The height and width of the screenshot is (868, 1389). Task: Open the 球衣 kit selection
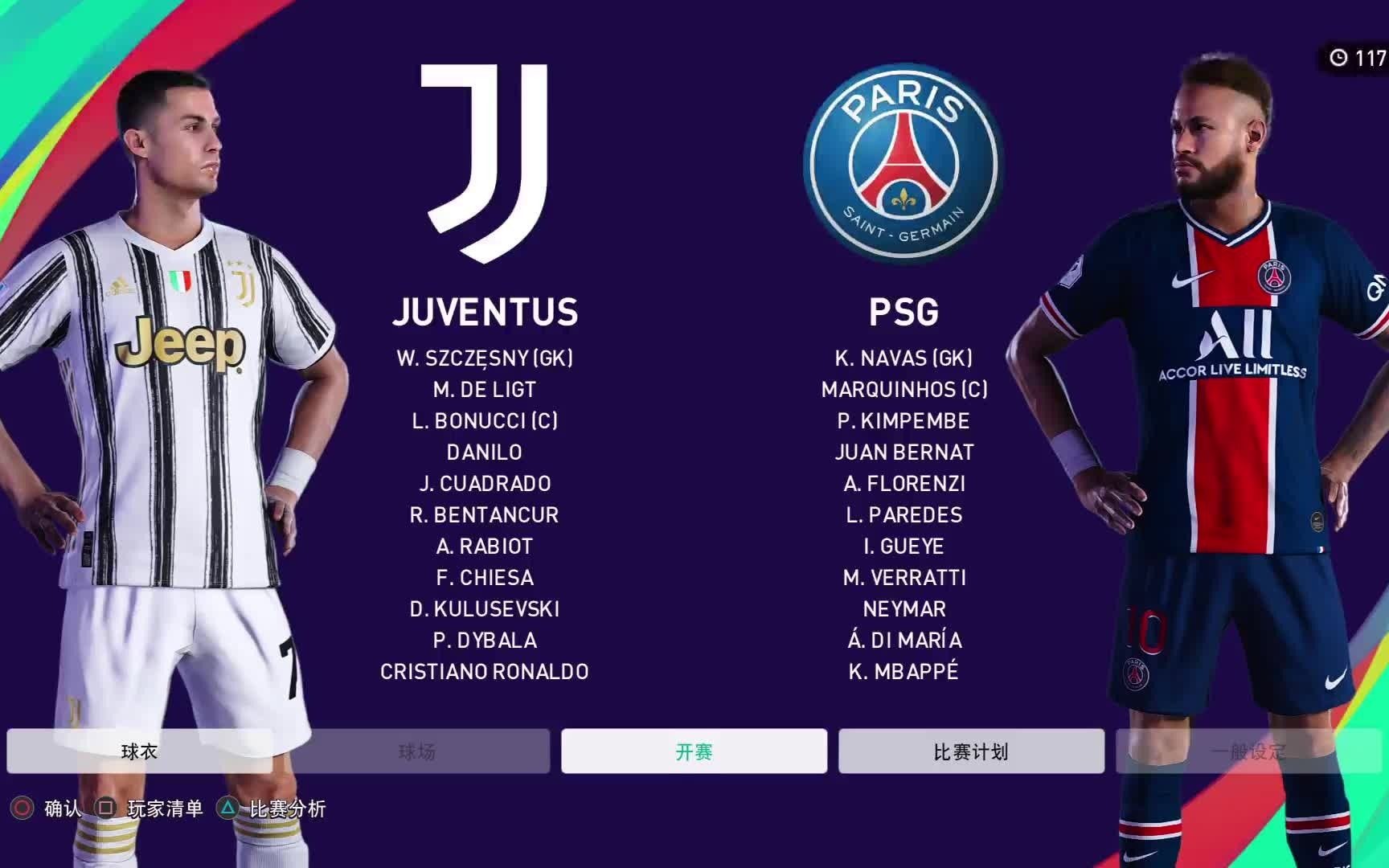[x=140, y=751]
